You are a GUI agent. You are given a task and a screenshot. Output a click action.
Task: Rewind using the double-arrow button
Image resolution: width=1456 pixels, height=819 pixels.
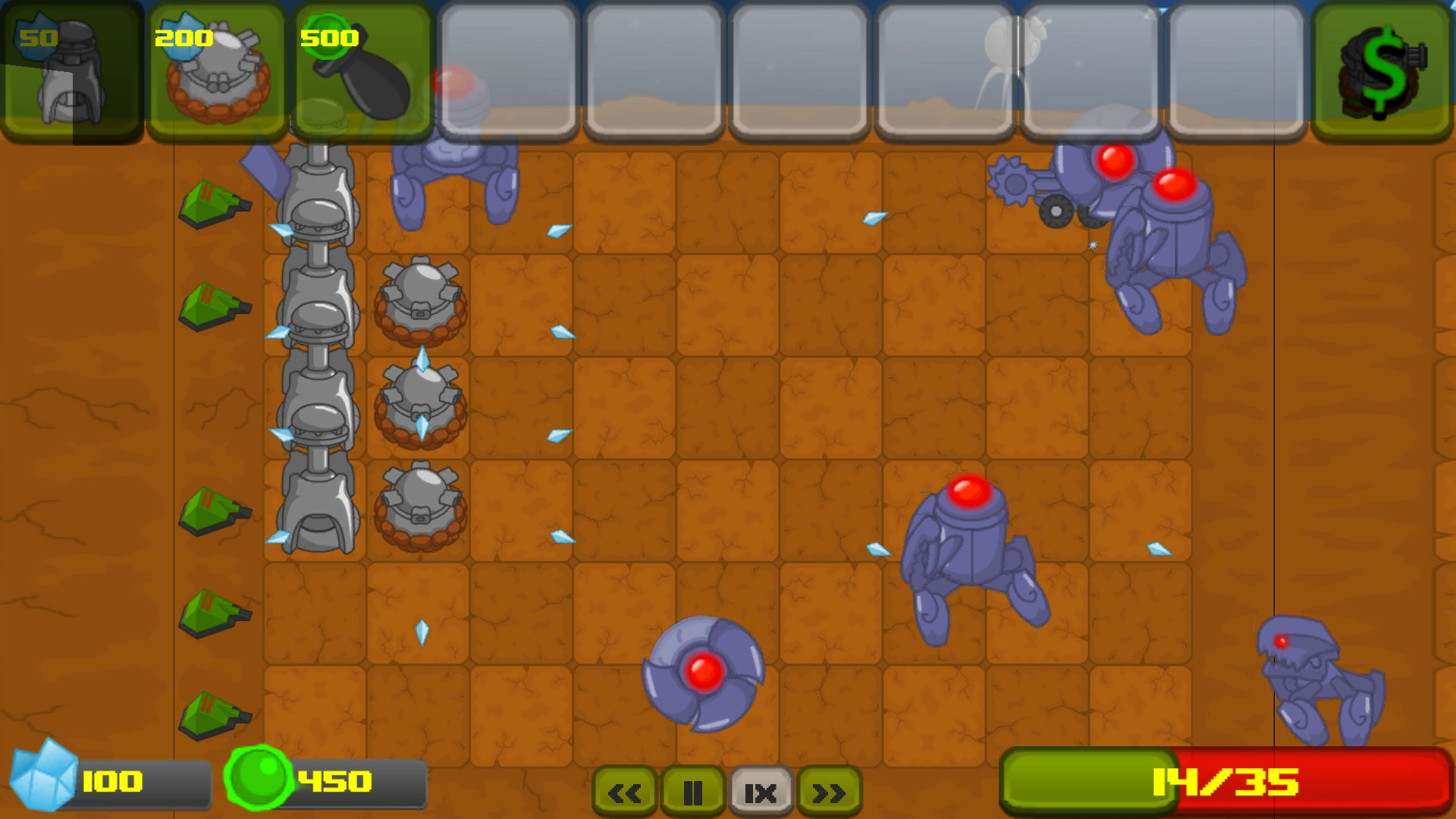pyautogui.click(x=624, y=791)
